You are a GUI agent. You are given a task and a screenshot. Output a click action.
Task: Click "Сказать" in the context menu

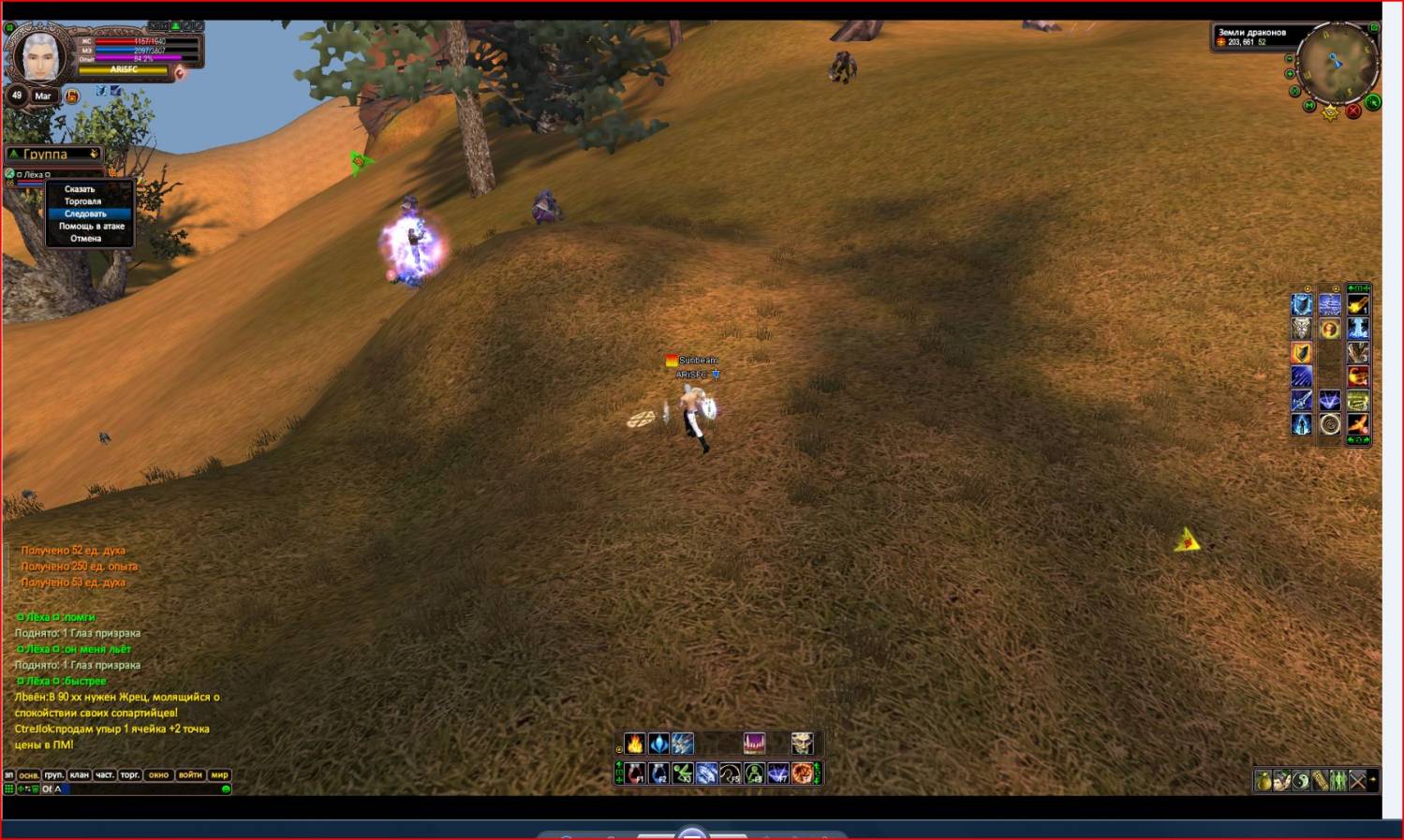pos(80,189)
